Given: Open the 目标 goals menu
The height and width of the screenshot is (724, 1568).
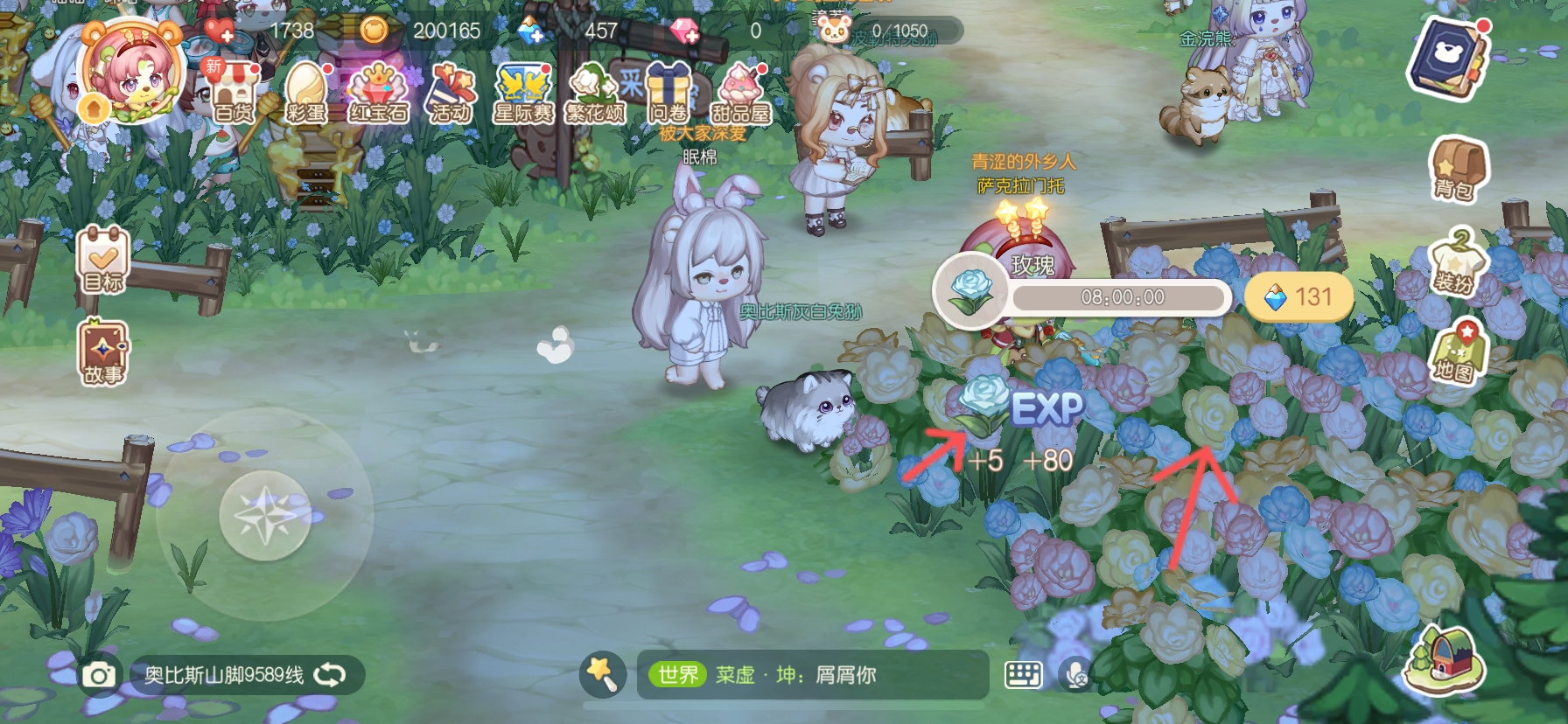Looking at the screenshot, I should [102, 261].
